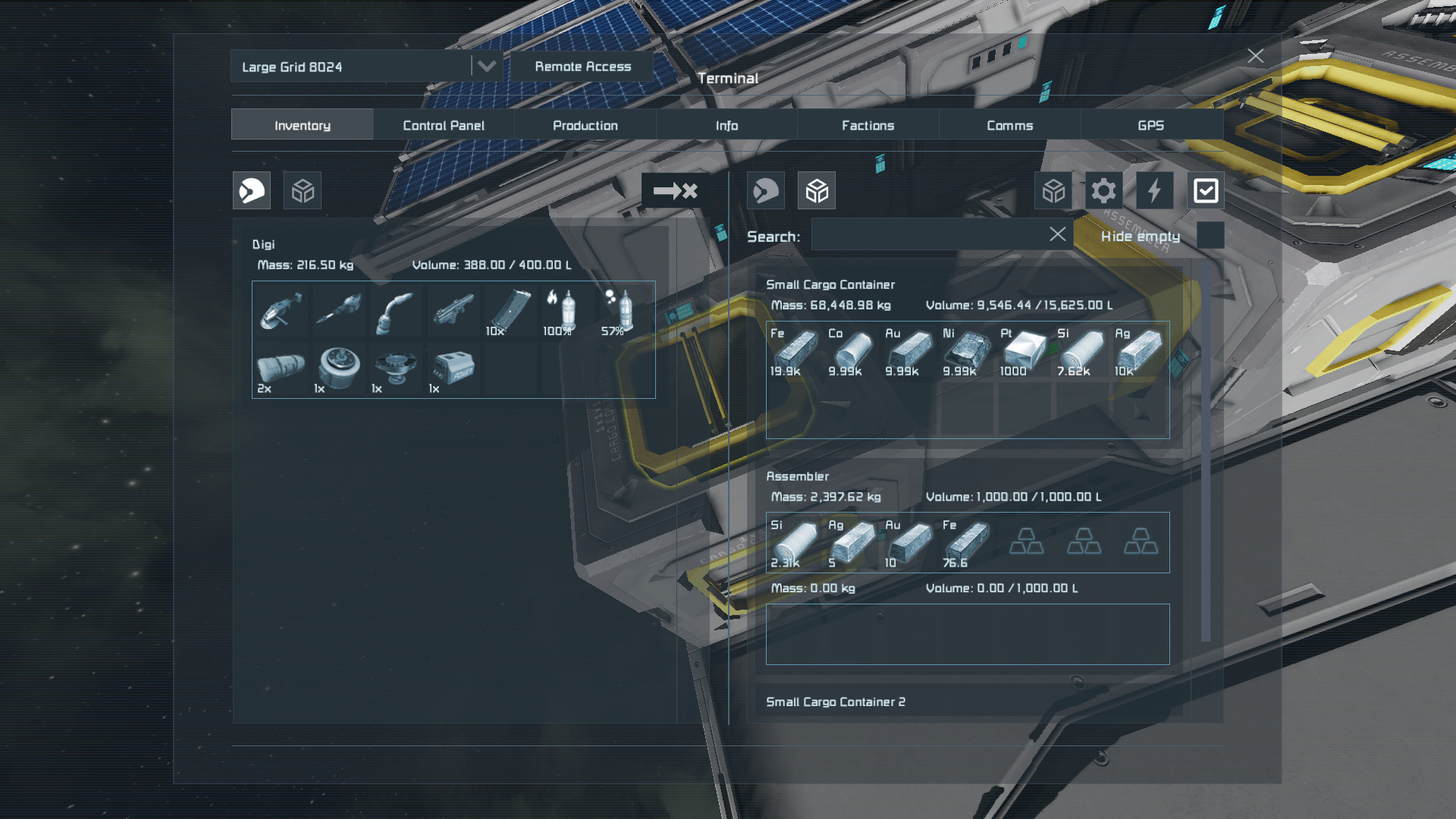Switch to the Control Panel tab
This screenshot has width=1456, height=819.
tap(444, 125)
